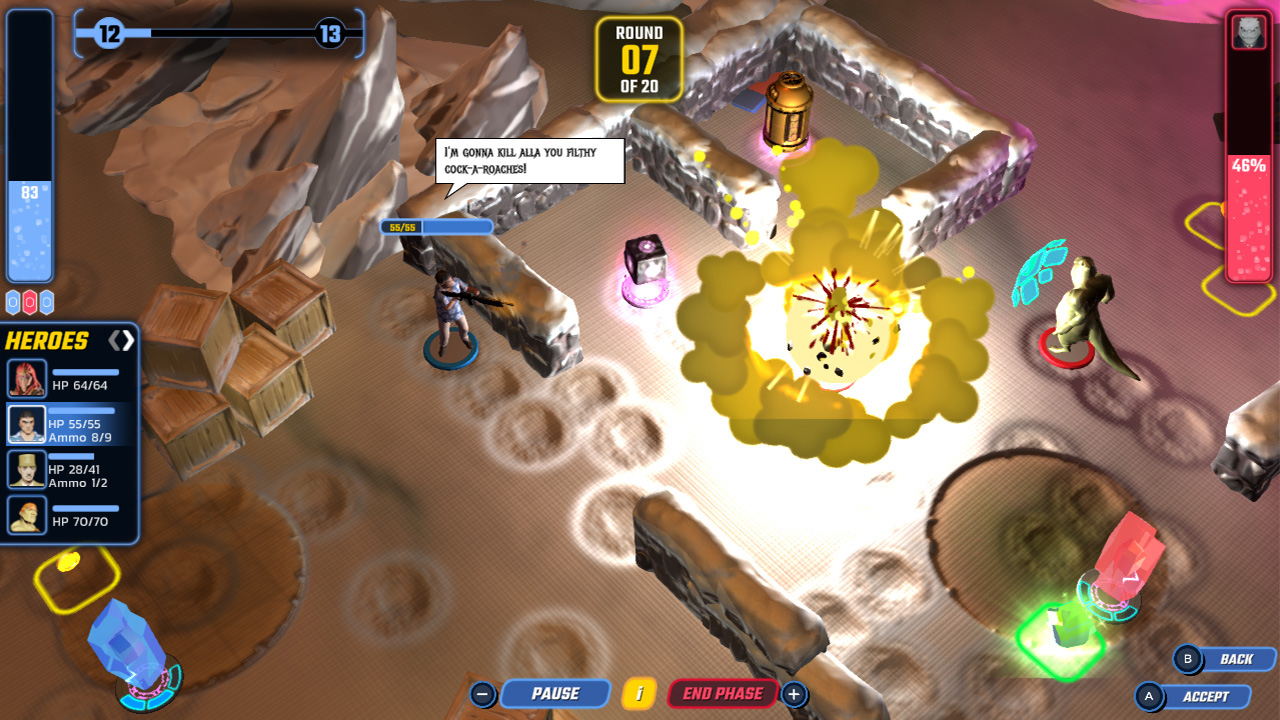
Task: Open the yellow info panel icon
Action: click(640, 693)
